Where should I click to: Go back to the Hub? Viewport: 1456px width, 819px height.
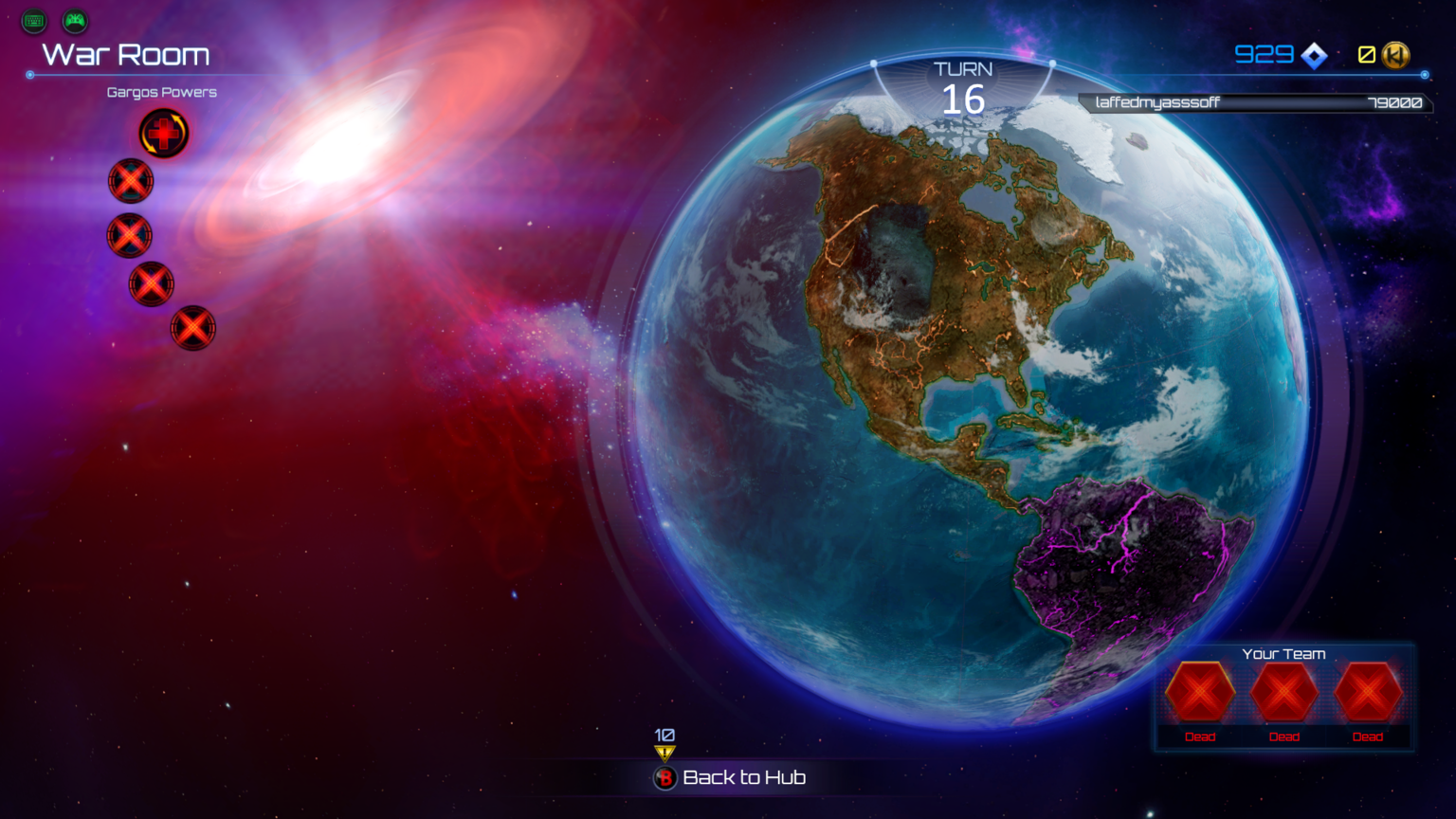click(x=731, y=778)
